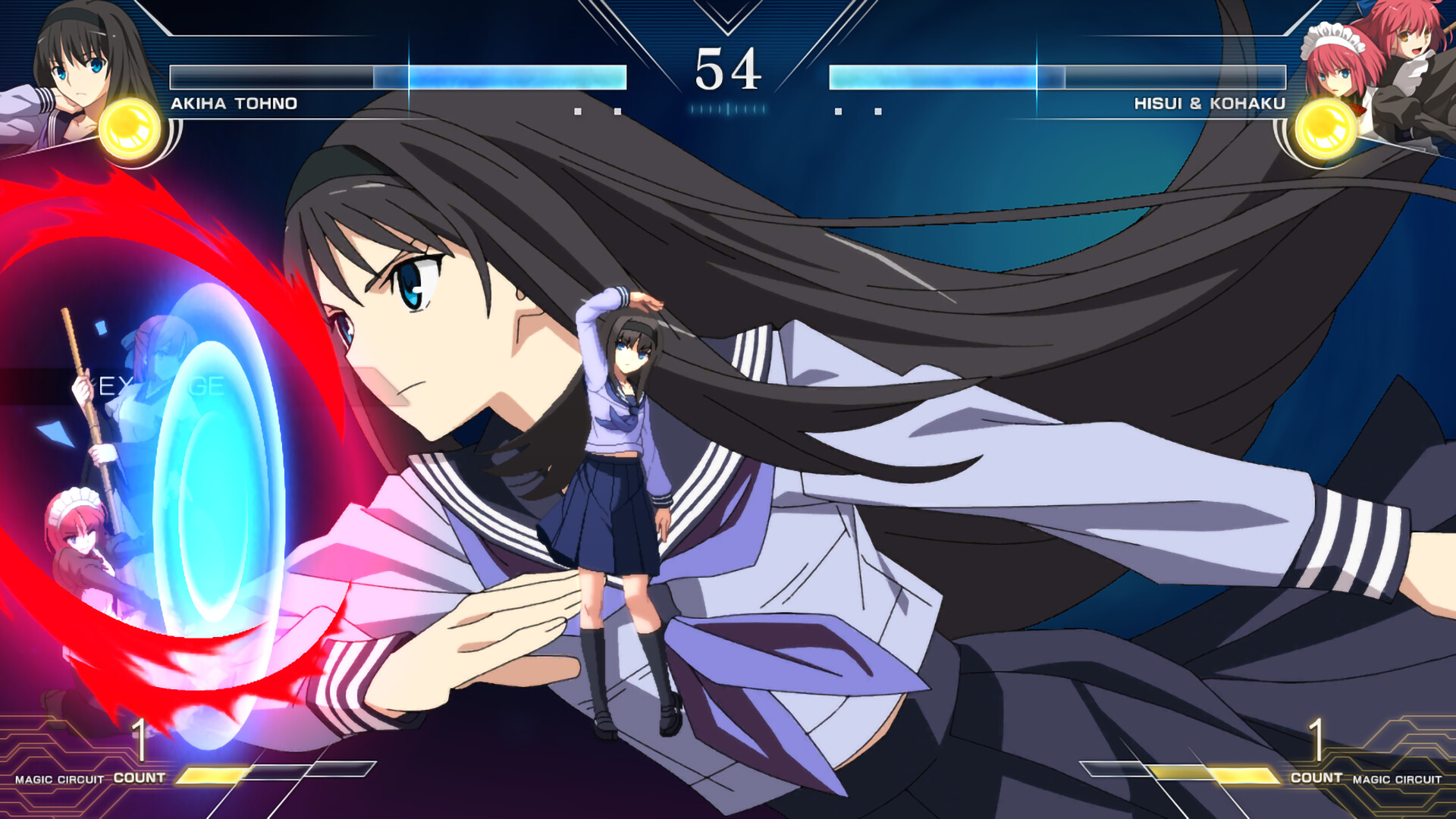The width and height of the screenshot is (1456, 819).
Task: Expand the EXCHANGE banner on the left
Action: (x=159, y=383)
